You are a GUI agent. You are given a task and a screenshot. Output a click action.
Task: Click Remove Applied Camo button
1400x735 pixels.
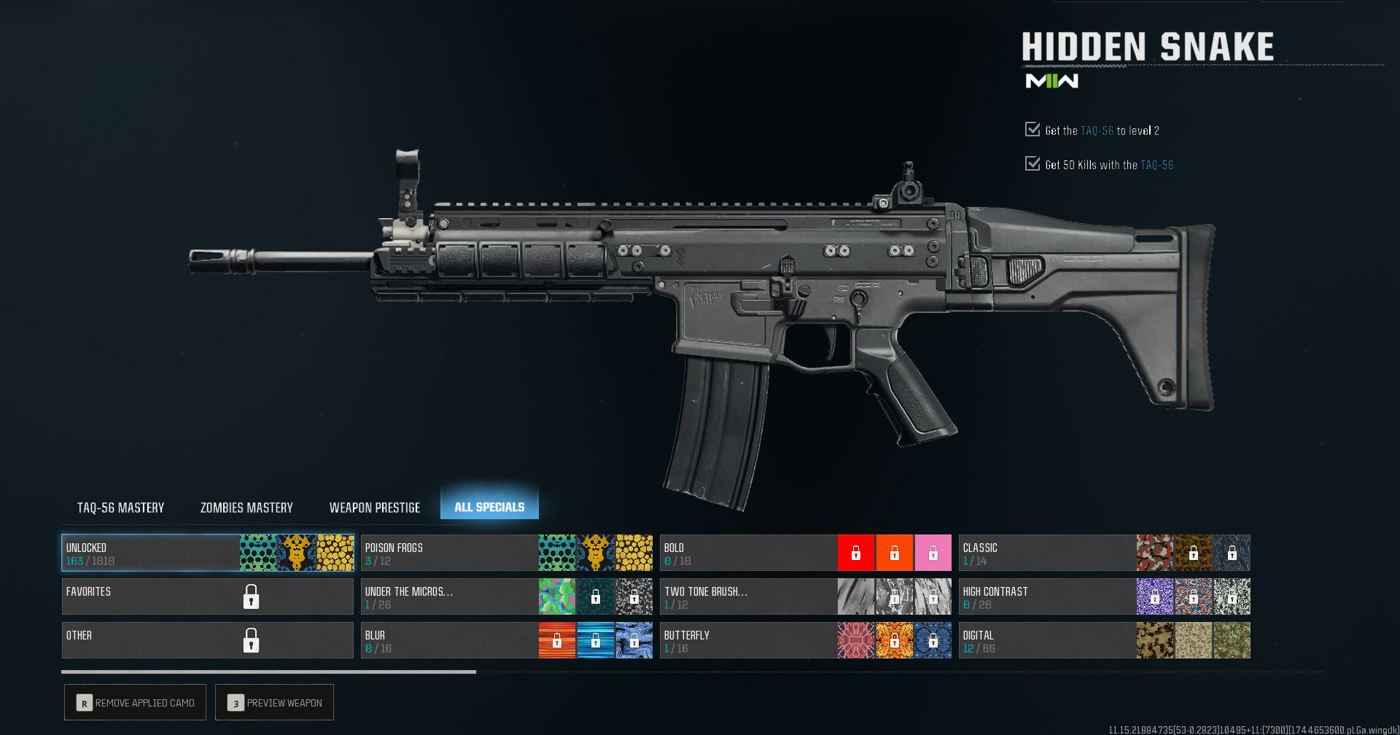click(x=135, y=703)
